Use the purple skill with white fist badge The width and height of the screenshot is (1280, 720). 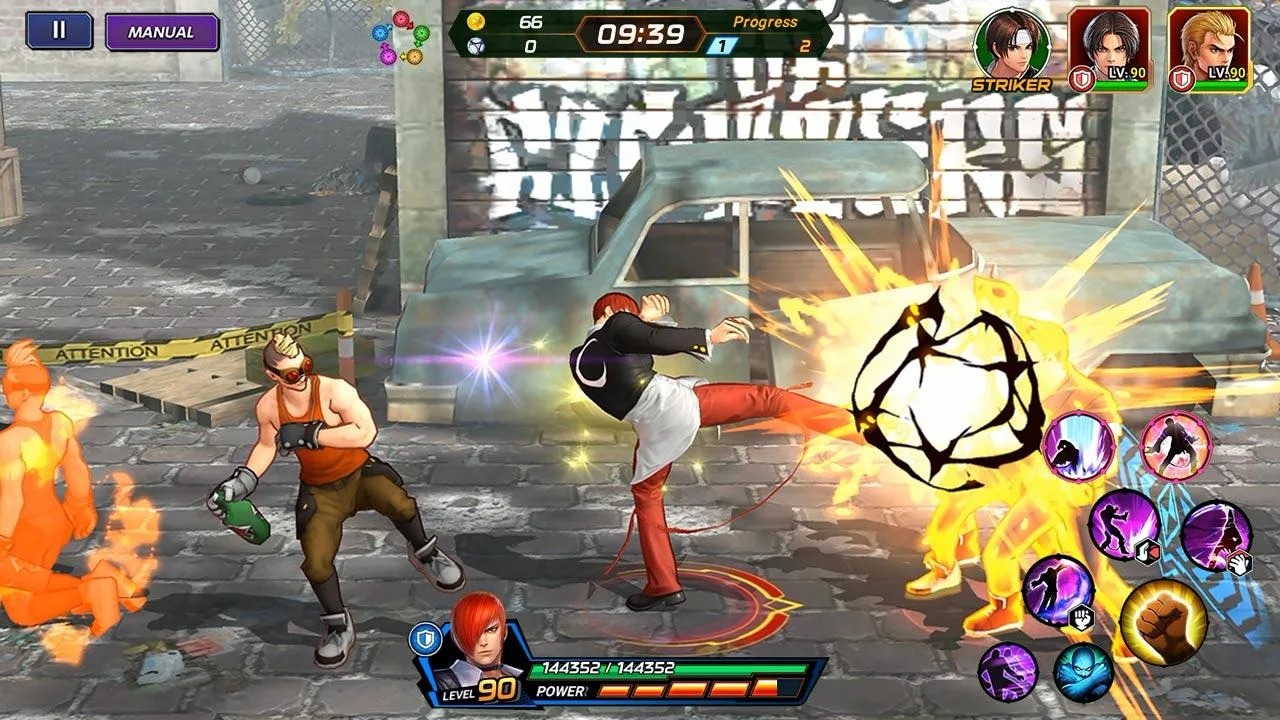click(x=1058, y=591)
